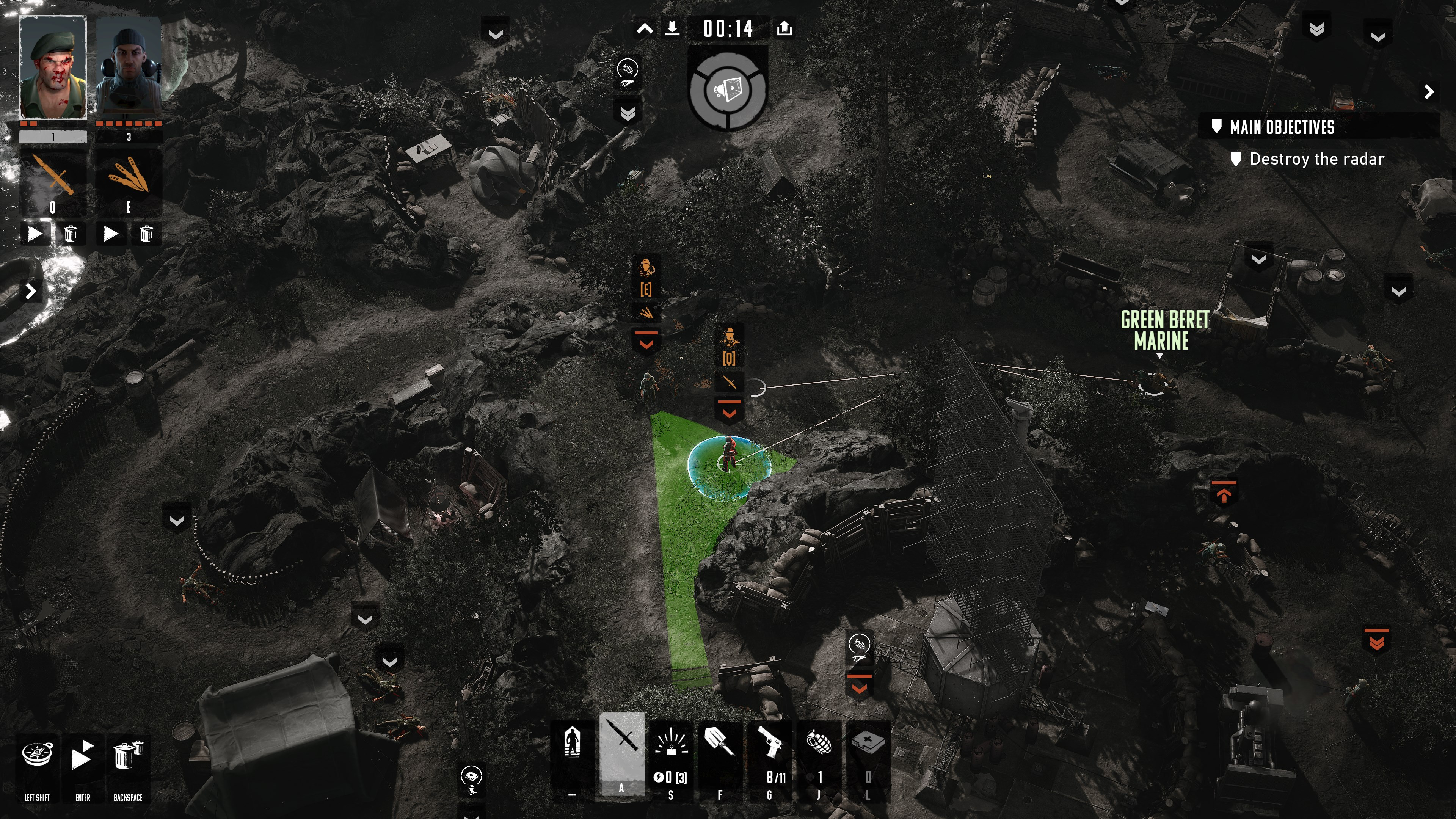The width and height of the screenshot is (1456, 819).
Task: Play the Marine's queued throwing knives action
Action: [111, 234]
